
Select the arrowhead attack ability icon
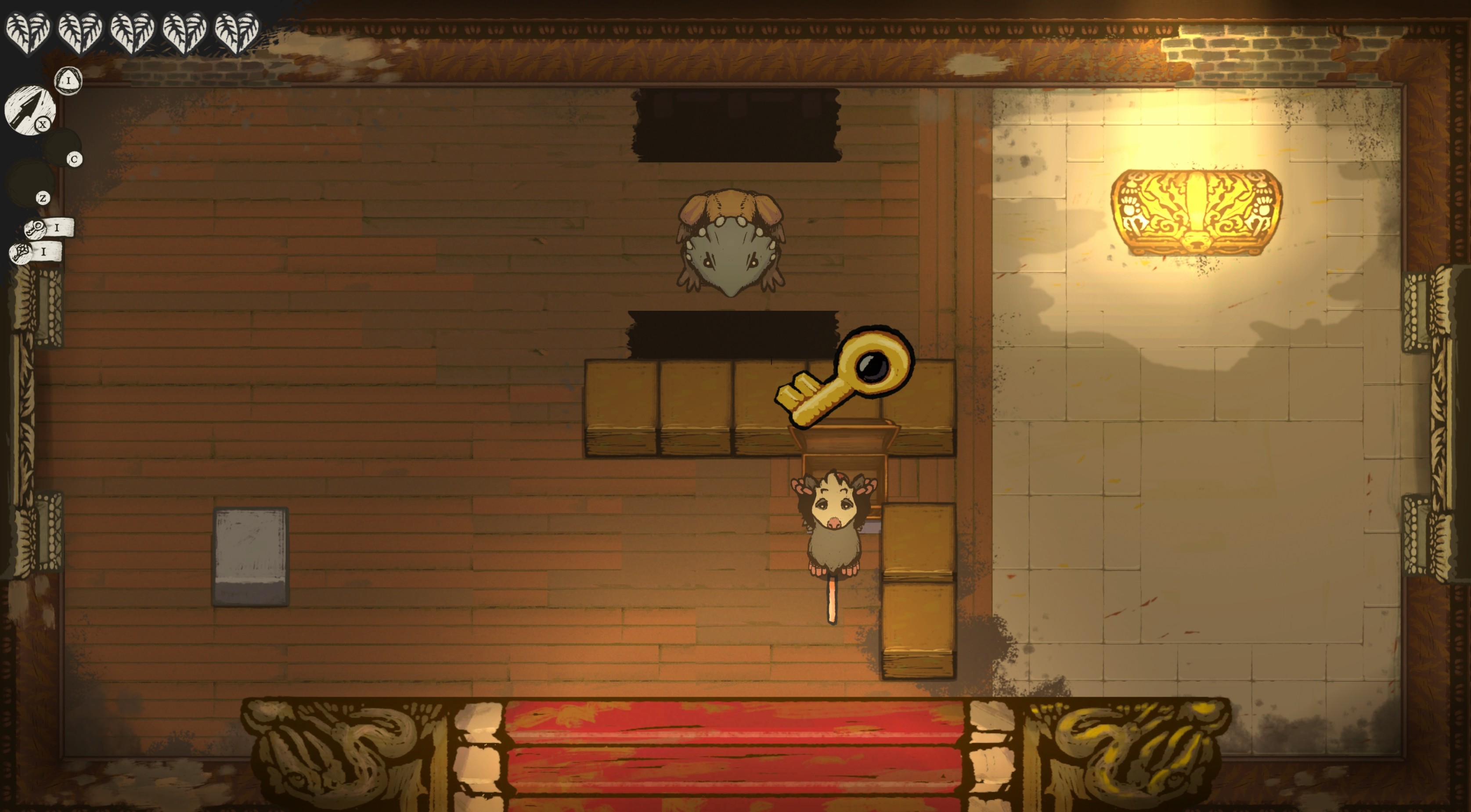(29, 110)
